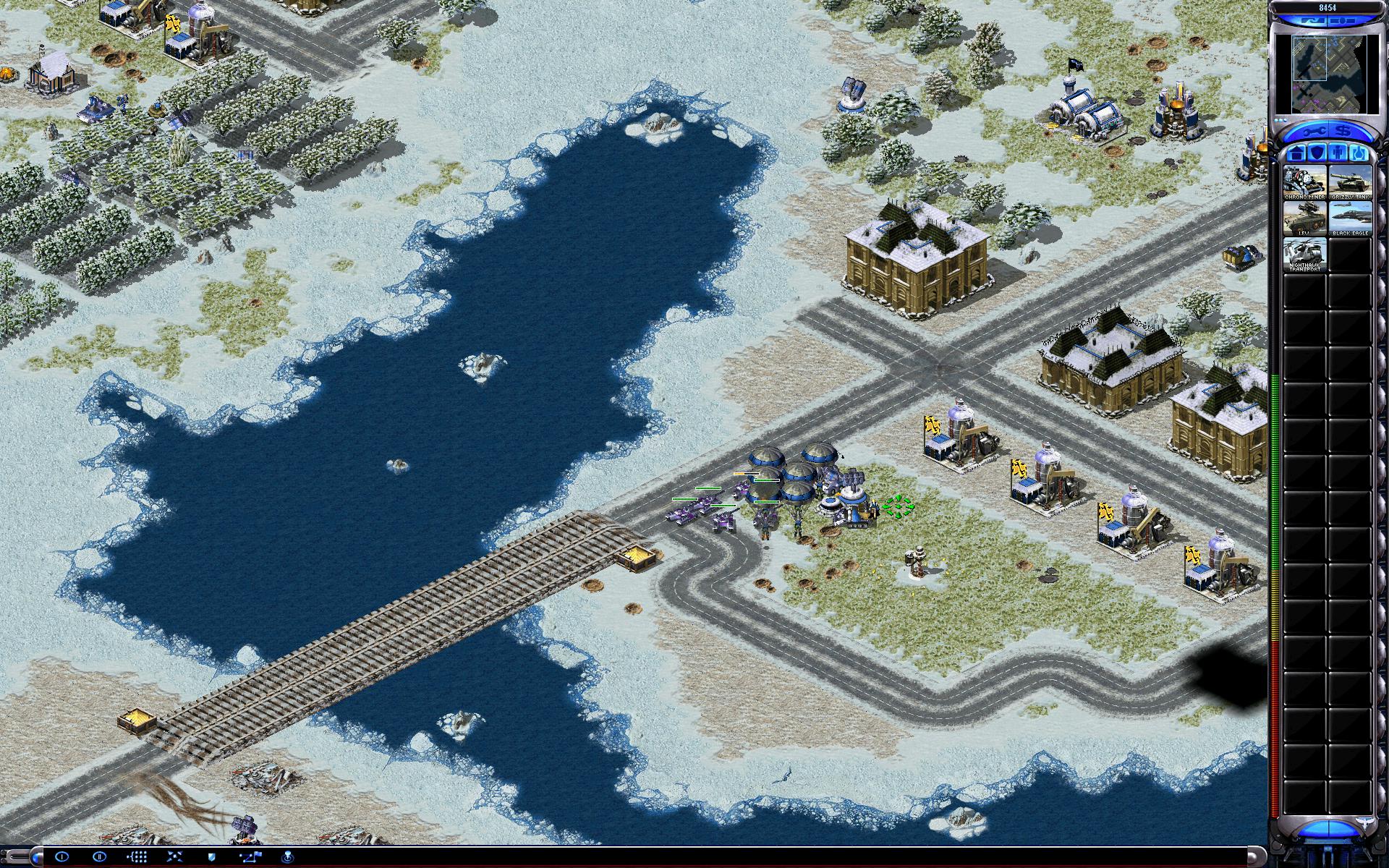Queue a Chrono Miner for production
The image size is (1389, 868).
point(1305,182)
